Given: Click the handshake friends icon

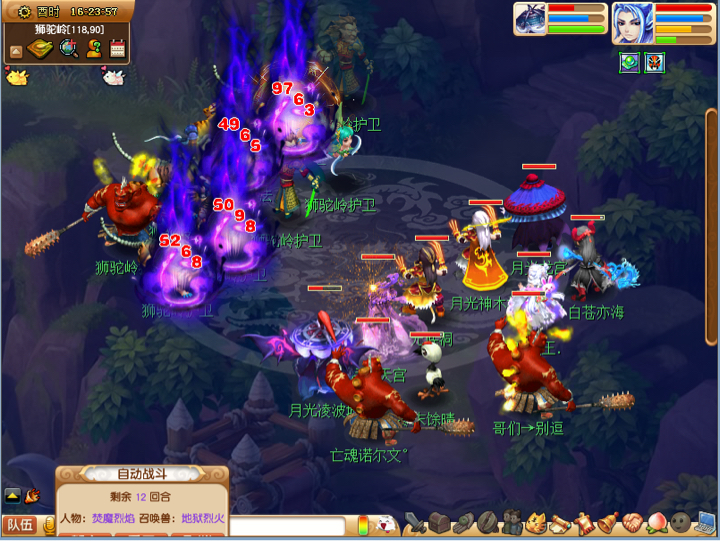Looking at the screenshot, I should click(x=633, y=522).
